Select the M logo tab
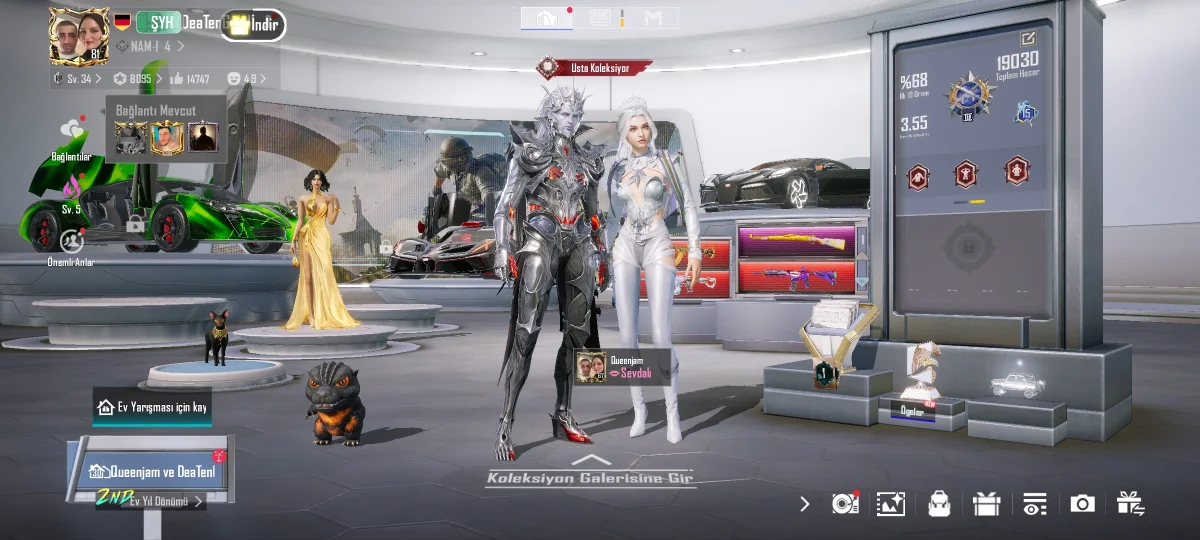 pos(652,18)
